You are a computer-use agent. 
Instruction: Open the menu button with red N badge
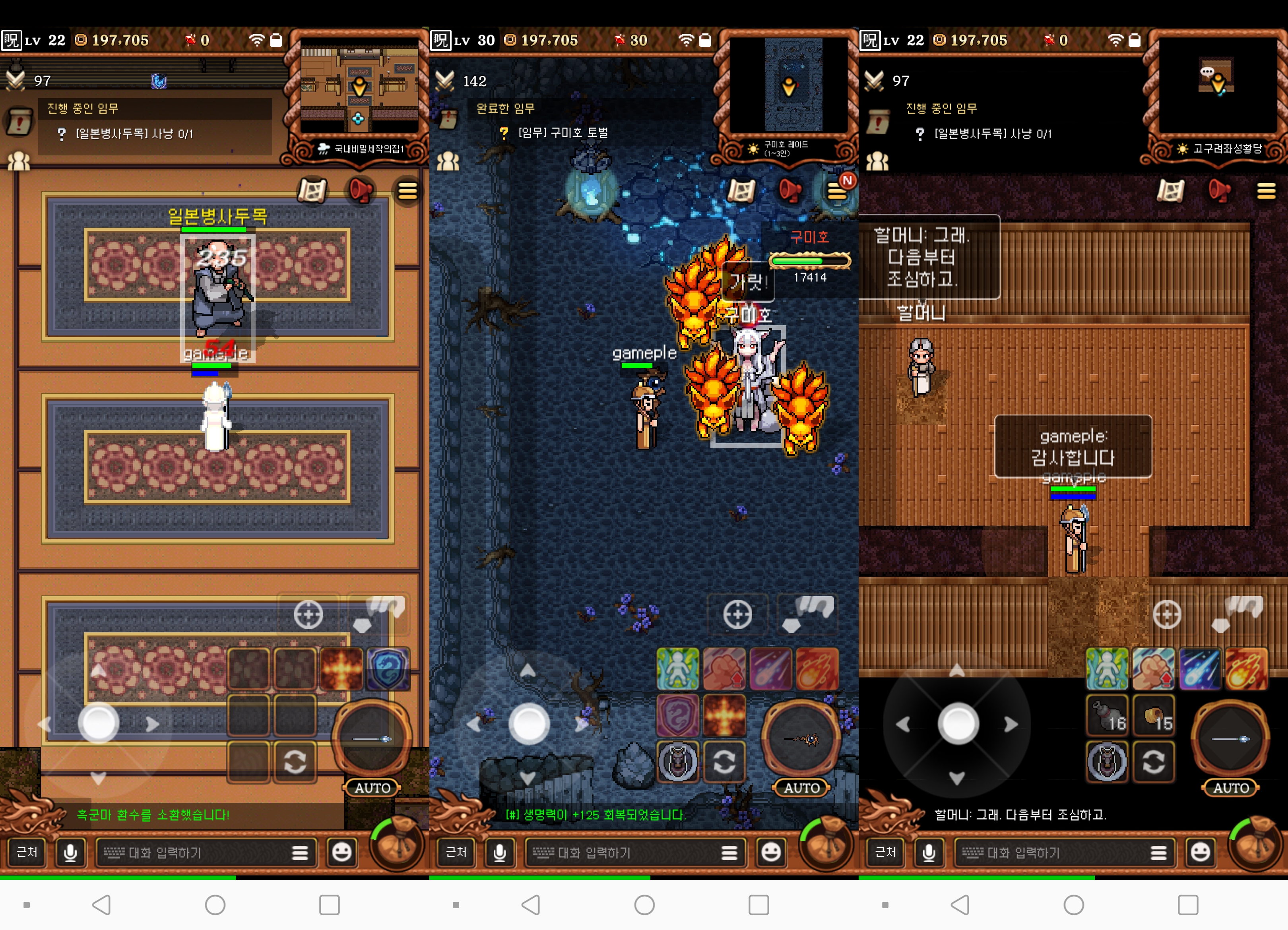[x=837, y=191]
